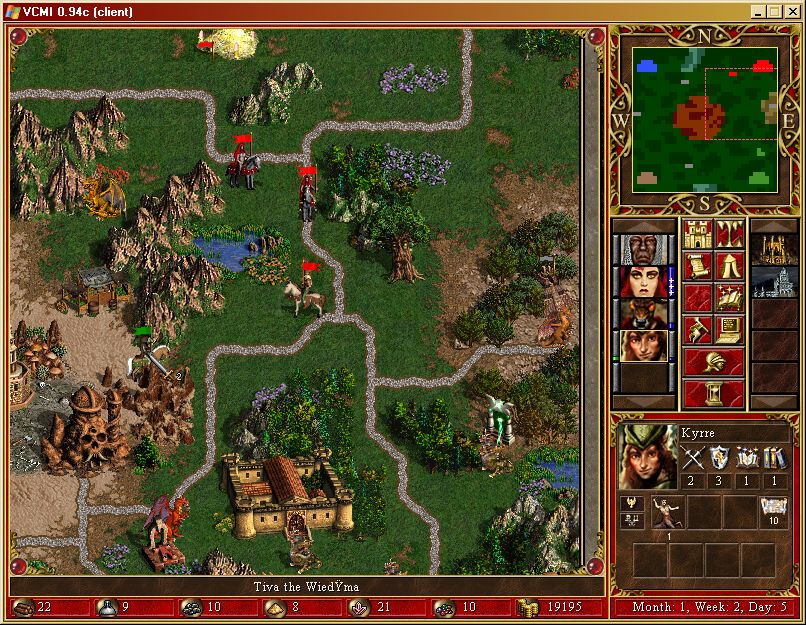Image resolution: width=806 pixels, height=625 pixels.
Task: Open the spellbook cast spell button
Action: [729, 298]
